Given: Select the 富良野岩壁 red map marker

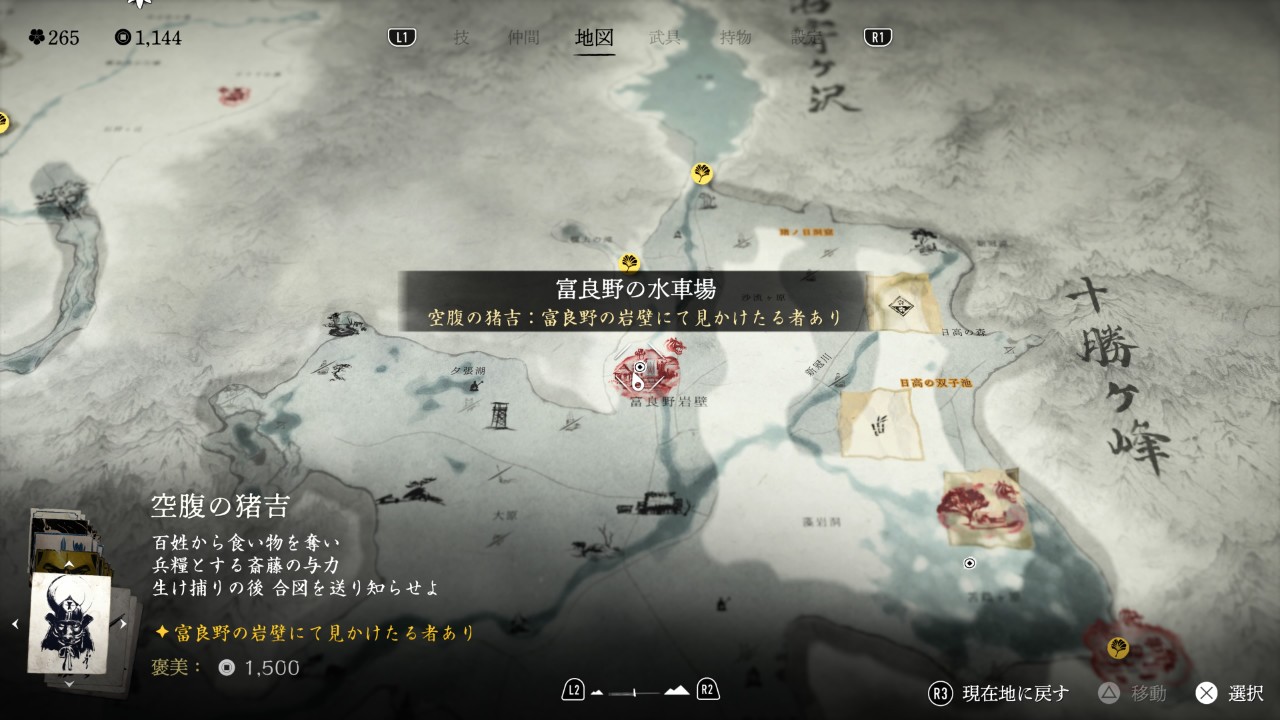Looking at the screenshot, I should [x=647, y=371].
